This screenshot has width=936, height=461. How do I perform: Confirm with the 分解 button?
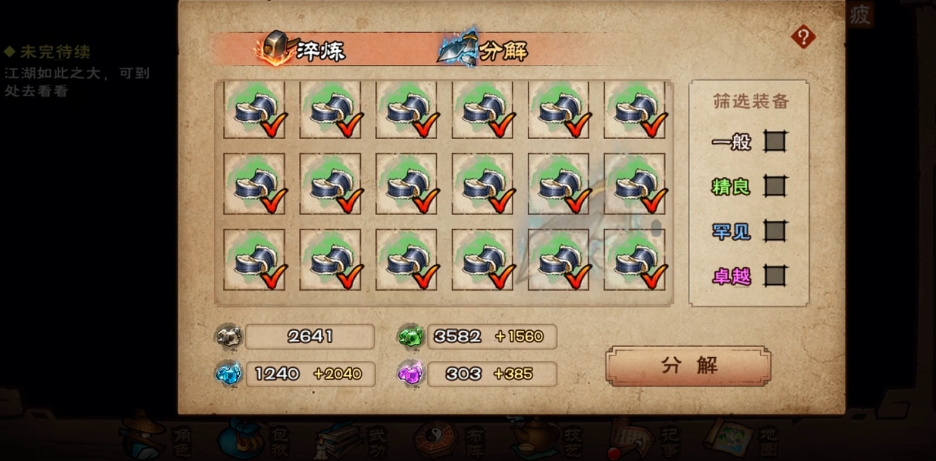pyautogui.click(x=688, y=366)
